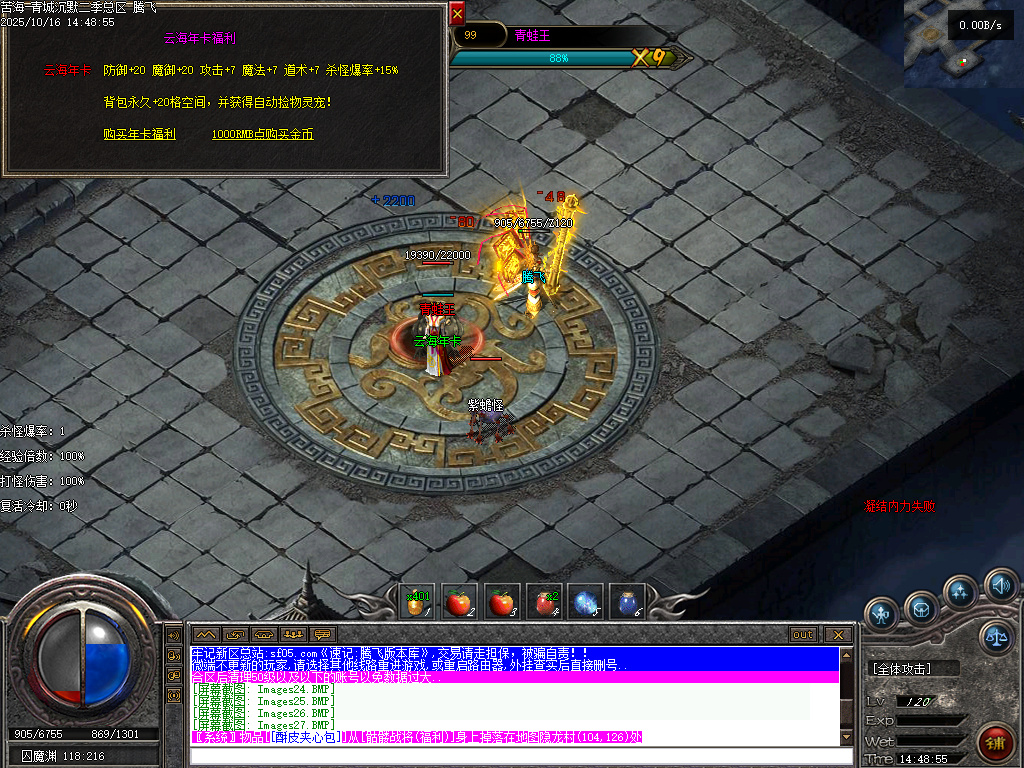
Task: Select the red apple in hotbar slot 2
Action: pos(458,603)
